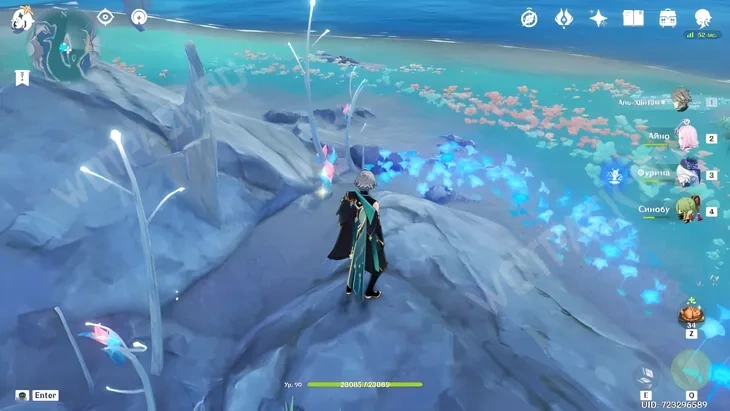The height and width of the screenshot is (411, 730).
Task: Open the chat box labeled Enter
Action: 37,395
